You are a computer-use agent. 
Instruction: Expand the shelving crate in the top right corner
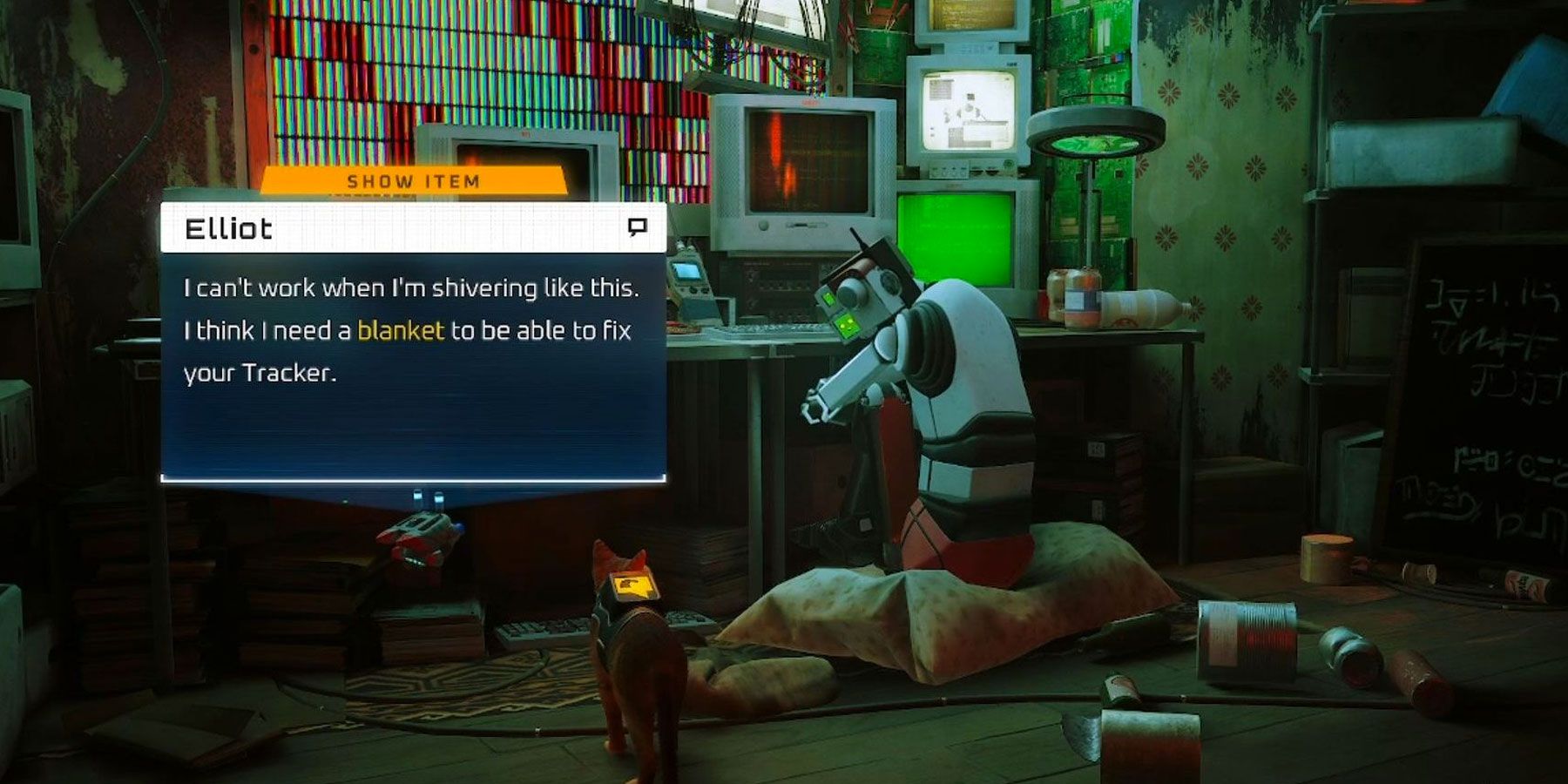[1437, 52]
